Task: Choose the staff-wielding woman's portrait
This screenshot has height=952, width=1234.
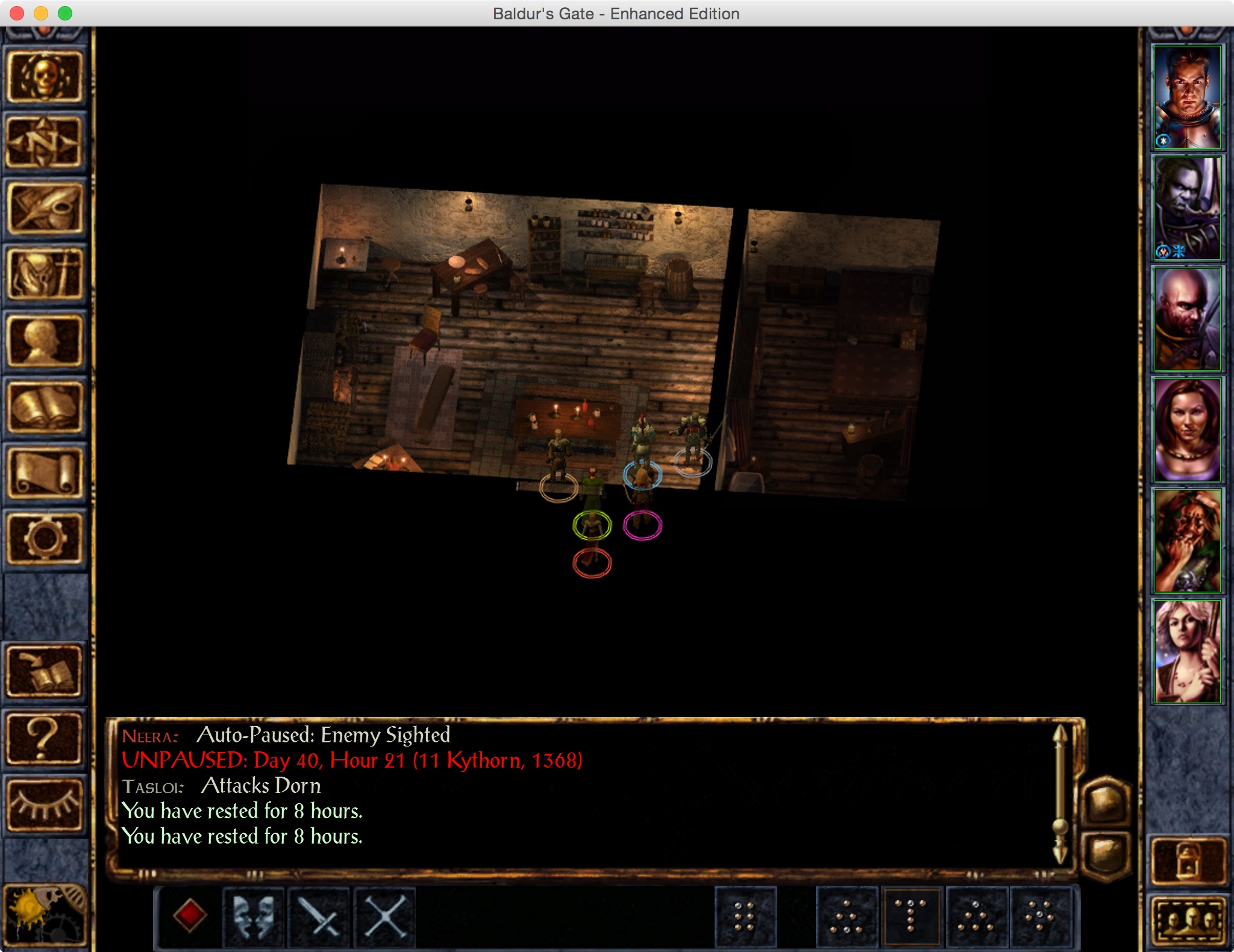Action: [x=1187, y=652]
